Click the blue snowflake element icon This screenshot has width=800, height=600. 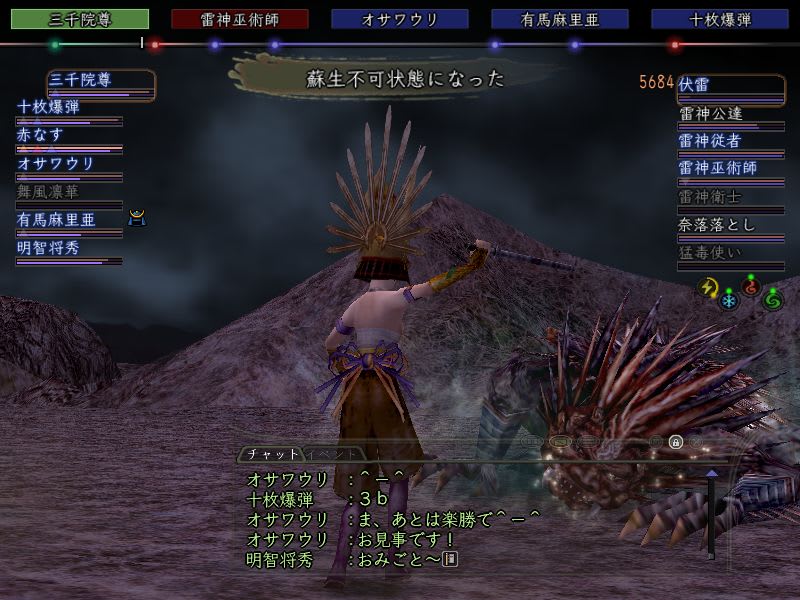(x=730, y=300)
